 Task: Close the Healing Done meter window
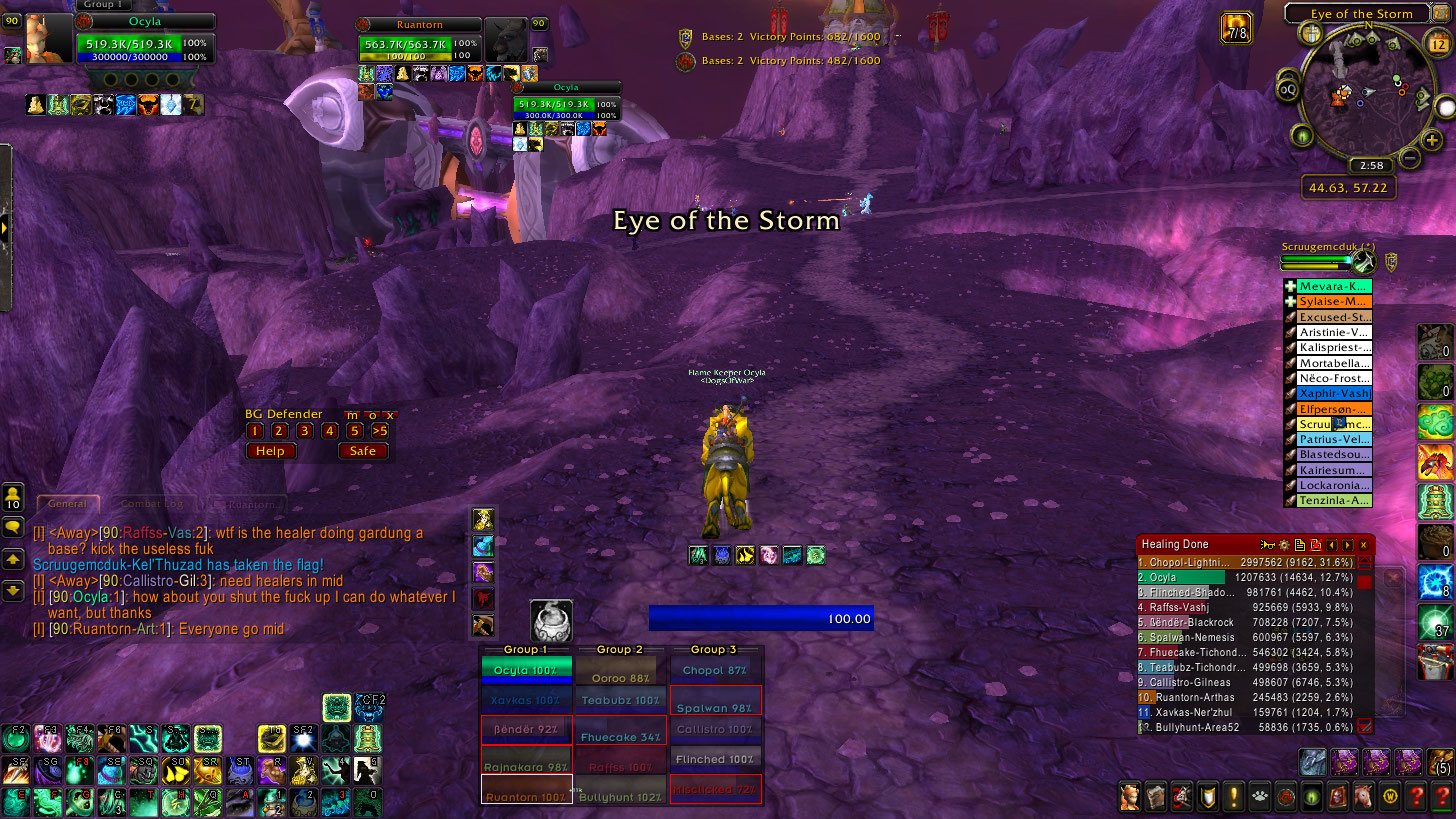pyautogui.click(x=1363, y=545)
